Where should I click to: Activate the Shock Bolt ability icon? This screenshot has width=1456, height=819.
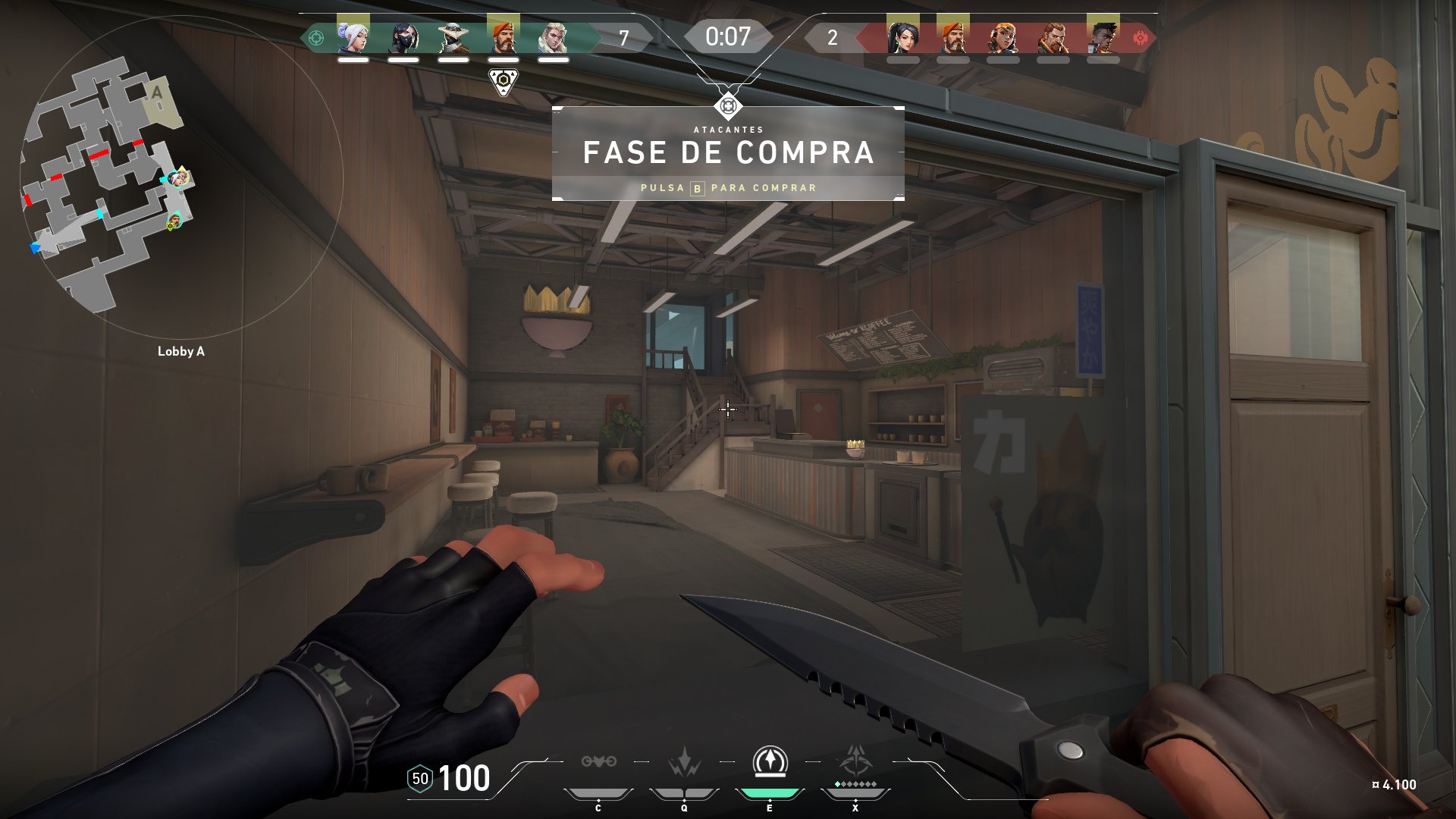[684, 762]
